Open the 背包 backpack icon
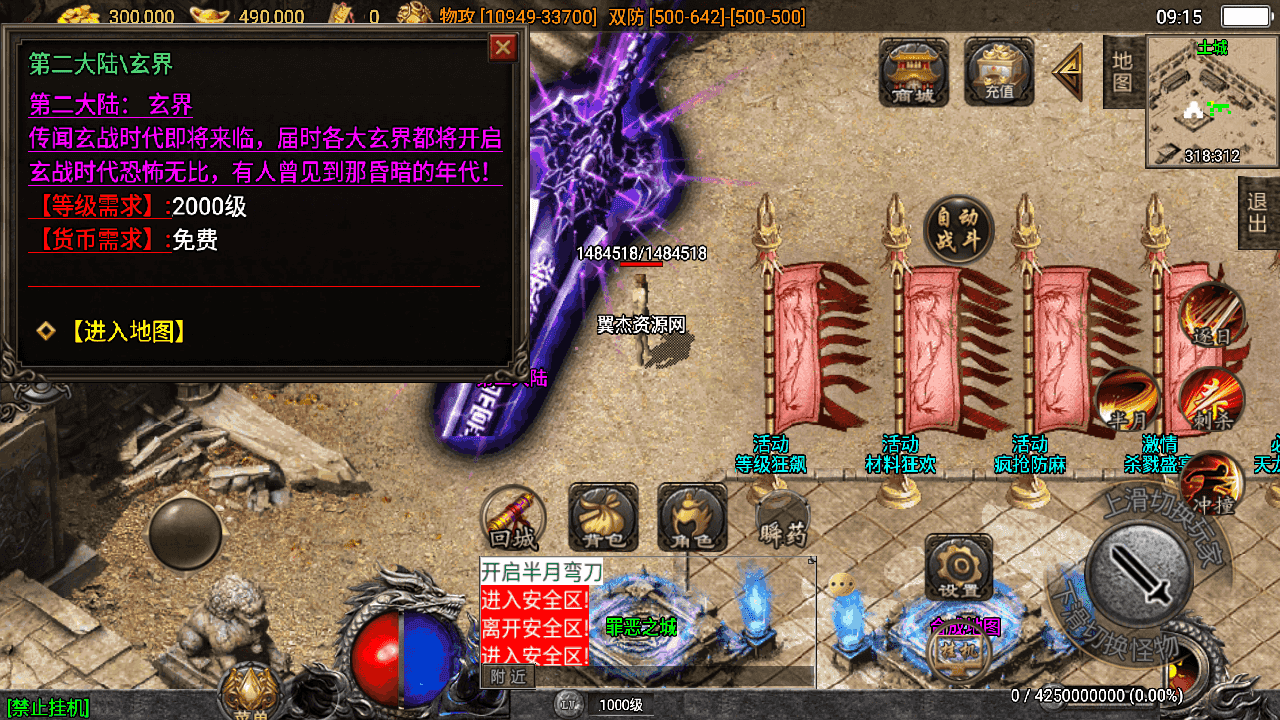This screenshot has width=1280, height=720. coord(601,518)
